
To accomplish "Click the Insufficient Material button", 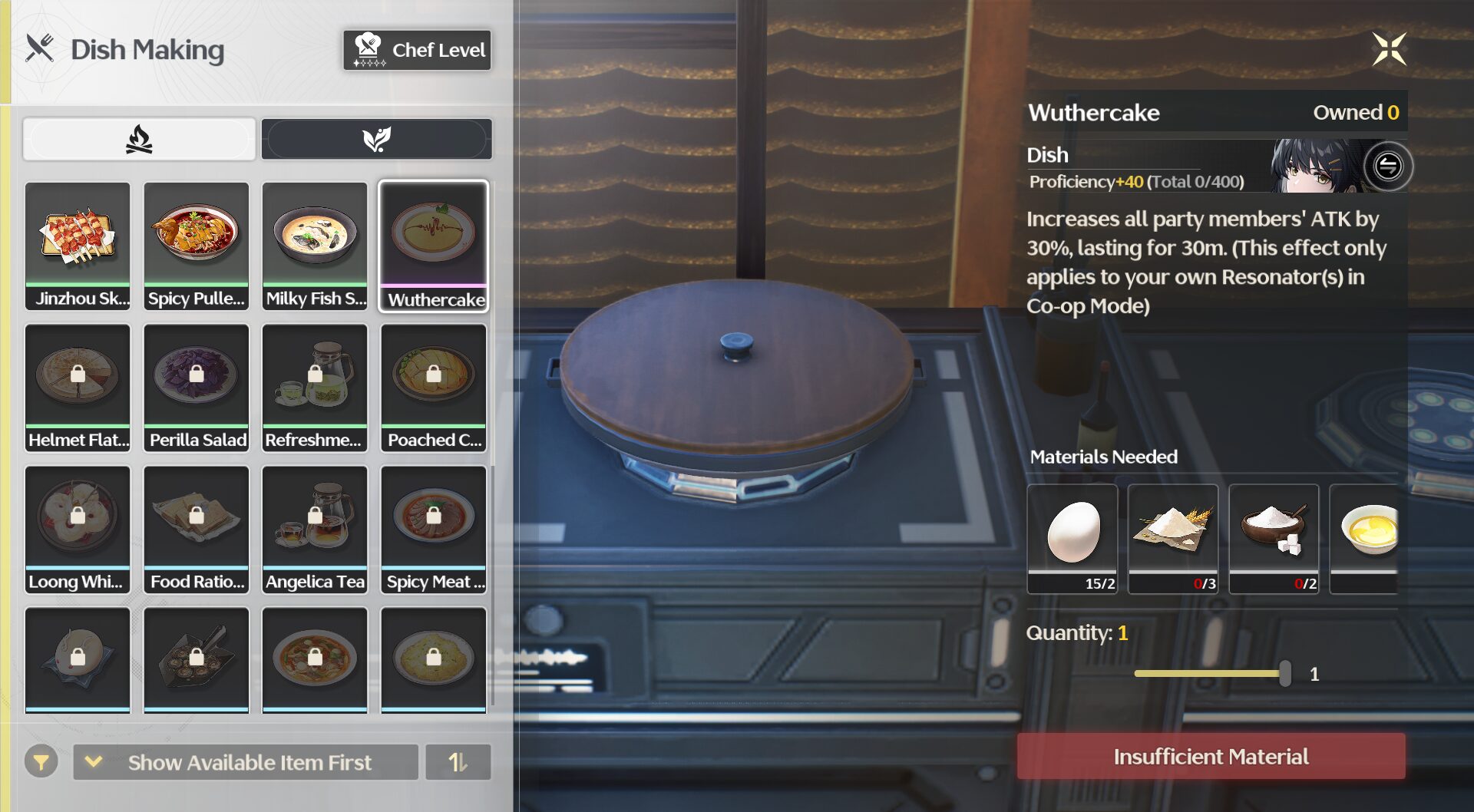I will point(1211,757).
